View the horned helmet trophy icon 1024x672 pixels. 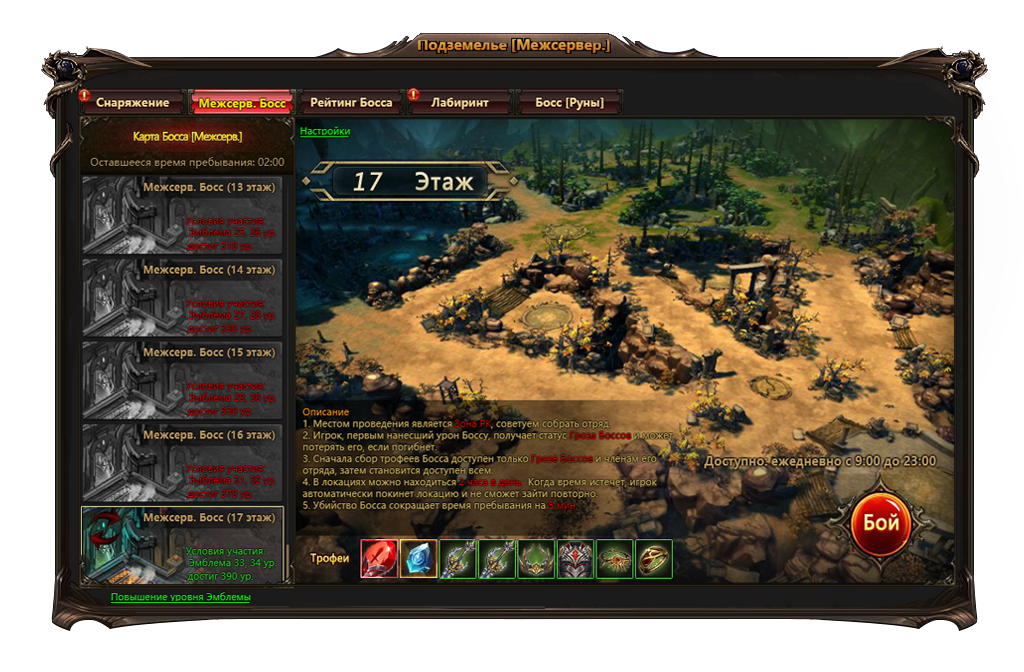click(537, 559)
